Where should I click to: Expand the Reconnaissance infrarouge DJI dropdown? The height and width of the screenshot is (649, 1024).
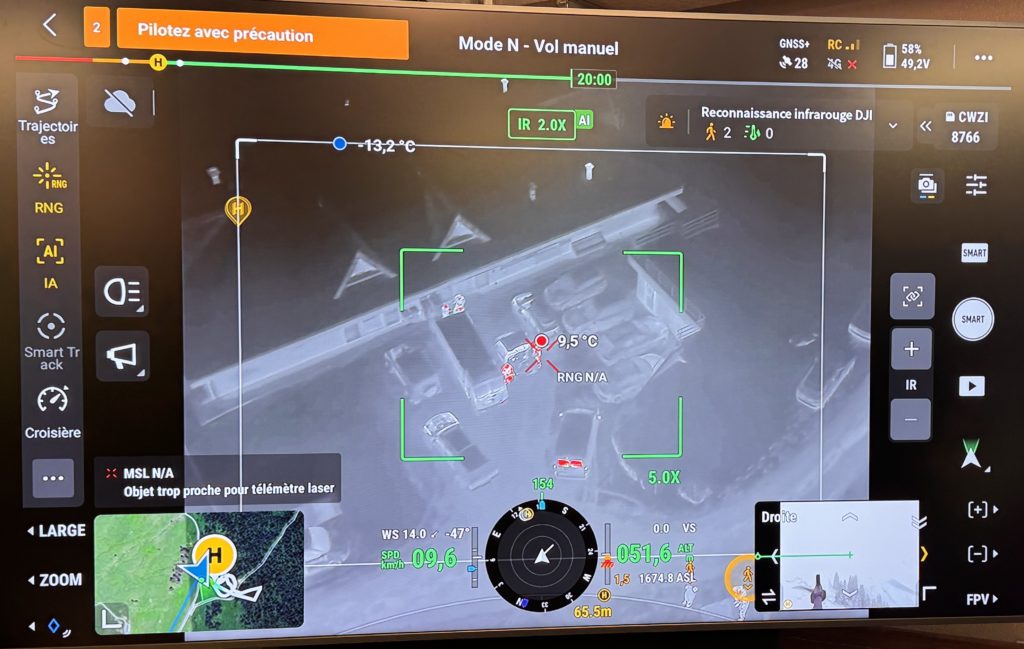(x=893, y=126)
